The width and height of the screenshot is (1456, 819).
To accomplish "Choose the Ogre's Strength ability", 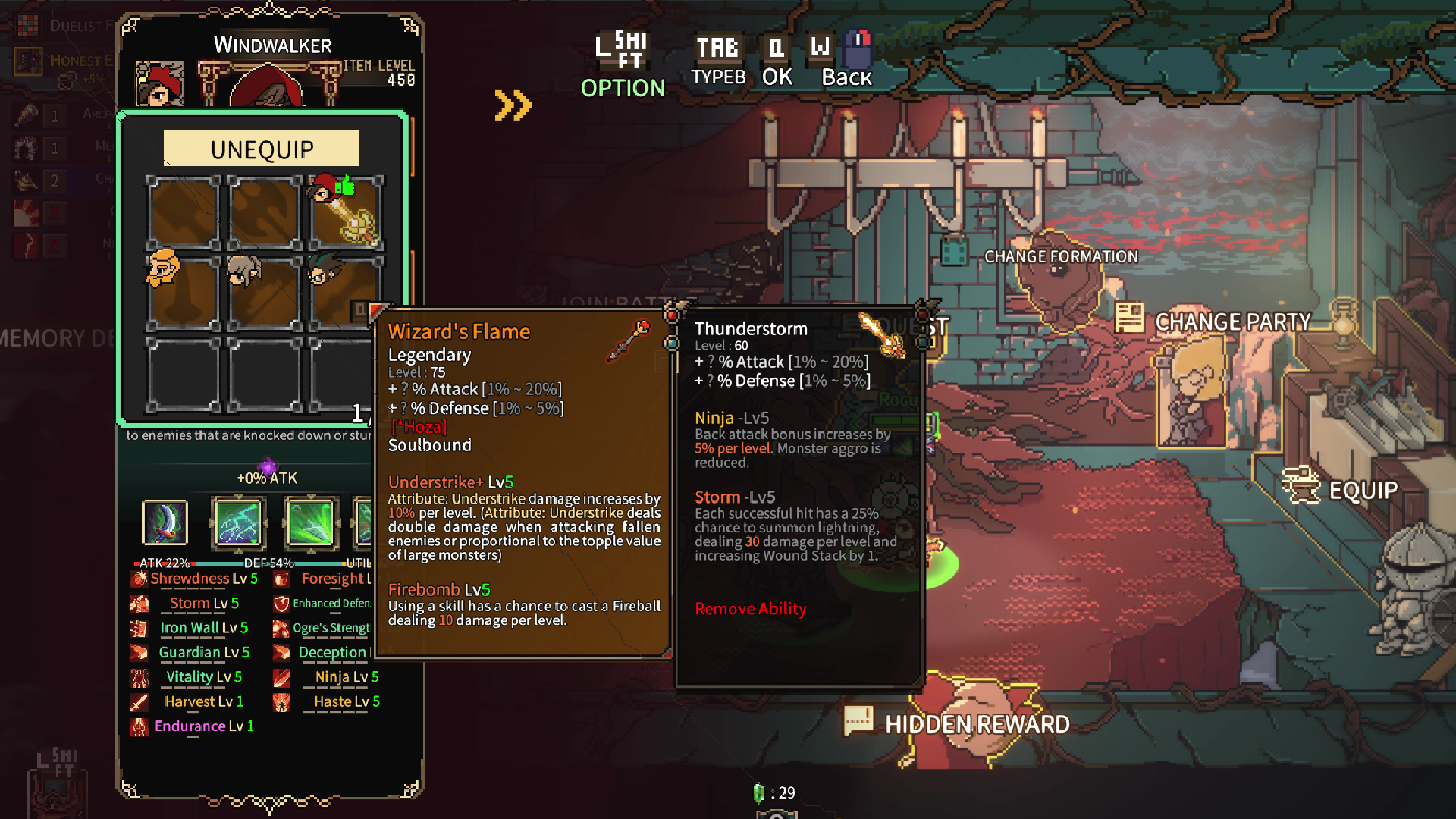I will [x=331, y=628].
